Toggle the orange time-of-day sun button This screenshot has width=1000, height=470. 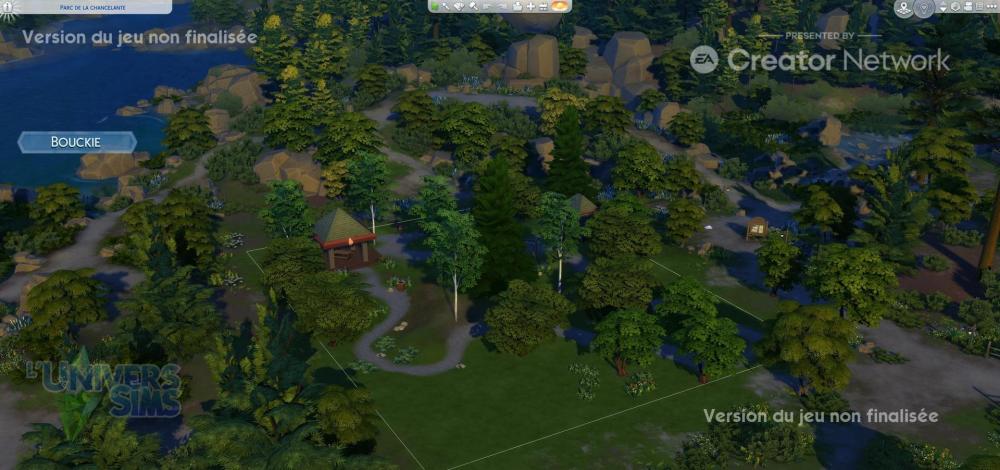560,7
